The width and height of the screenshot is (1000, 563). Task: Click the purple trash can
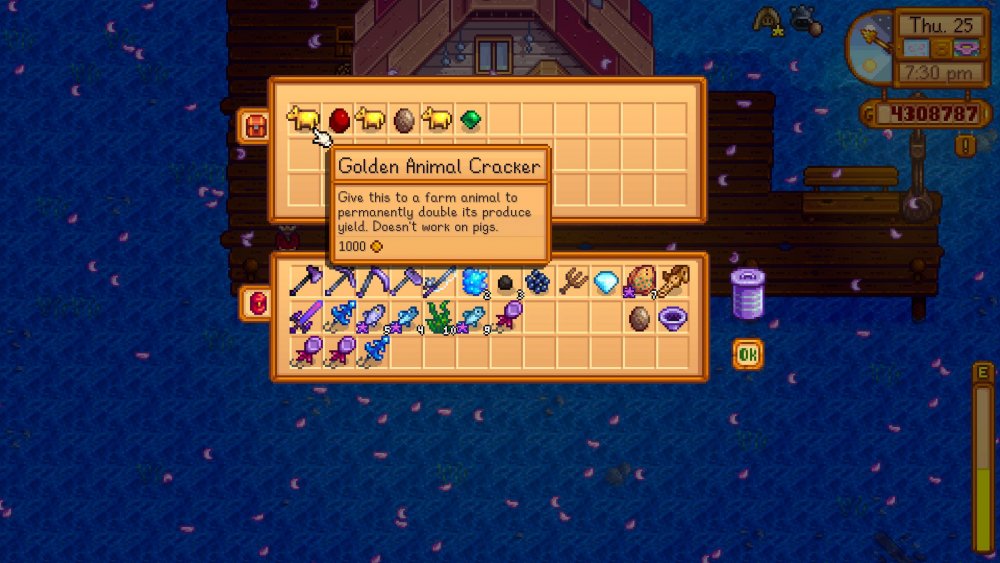[x=747, y=293]
